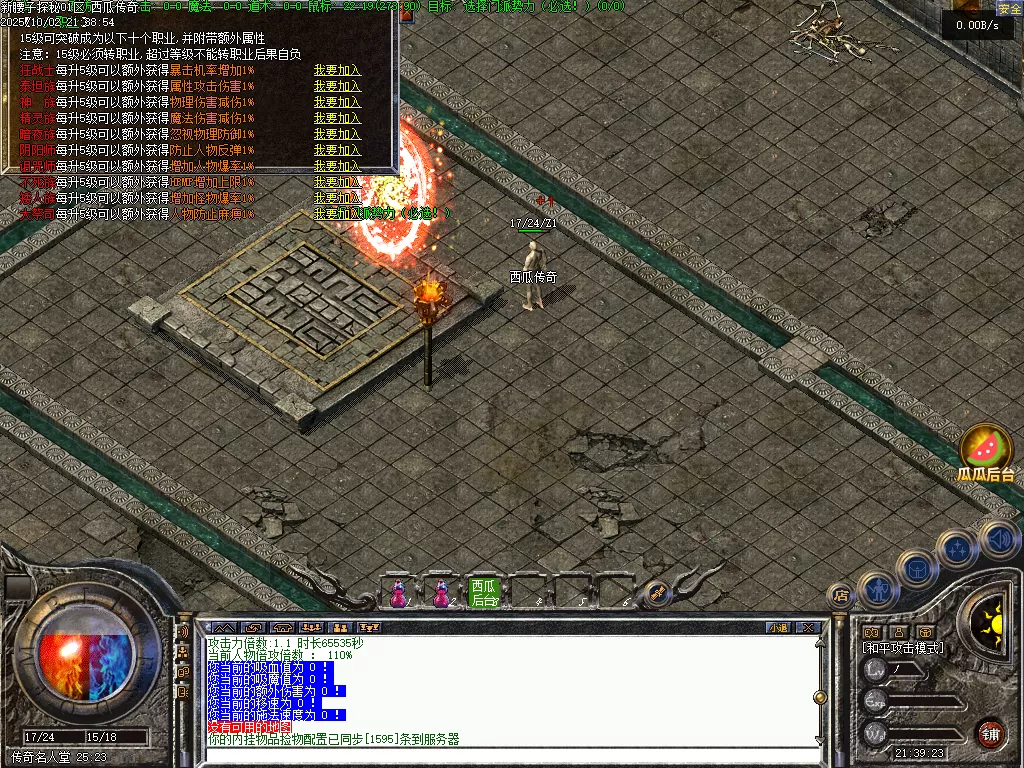Change the 和平攻击模式 attack mode label

[x=904, y=648]
